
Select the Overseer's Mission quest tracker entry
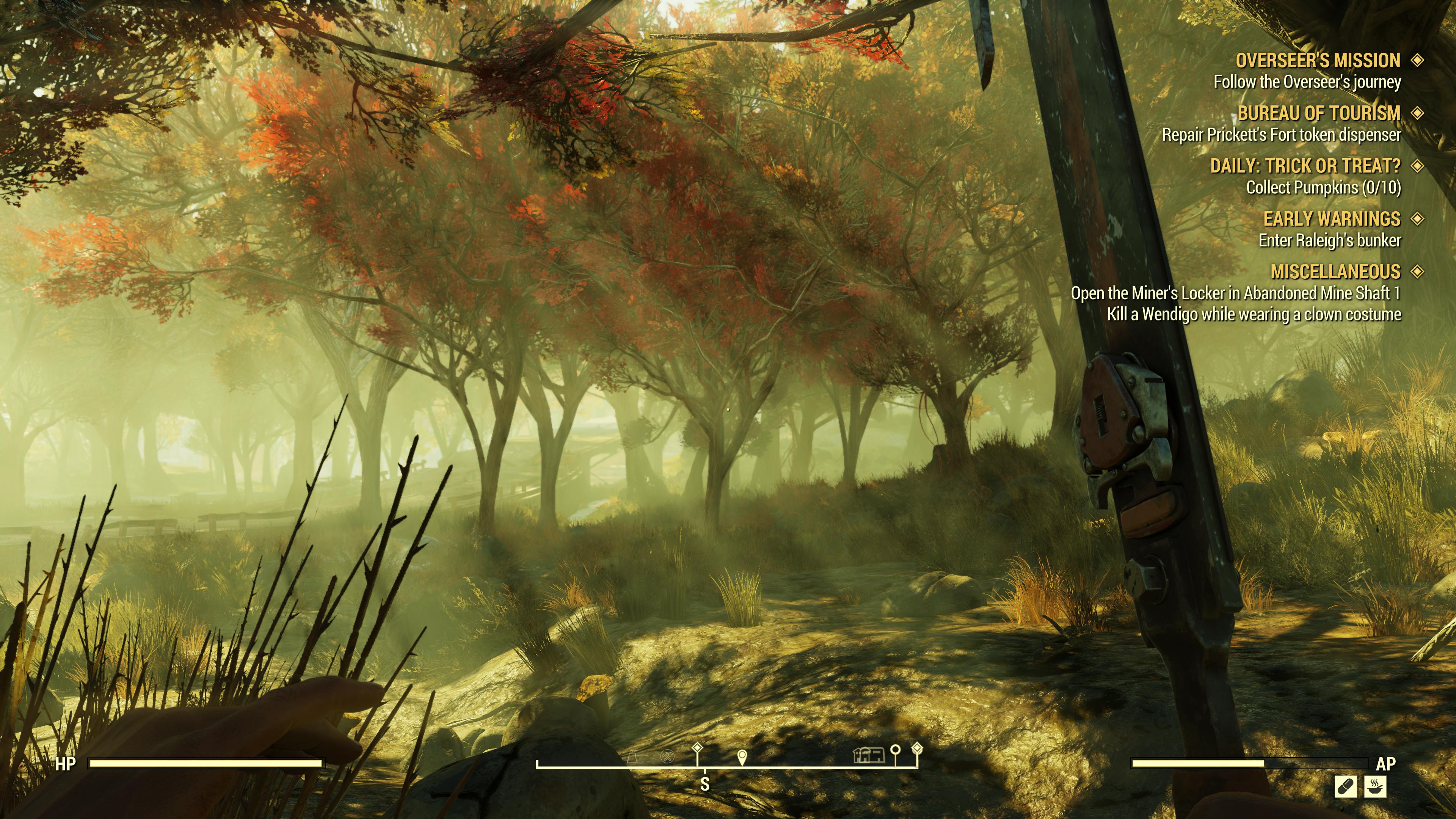point(1318,61)
